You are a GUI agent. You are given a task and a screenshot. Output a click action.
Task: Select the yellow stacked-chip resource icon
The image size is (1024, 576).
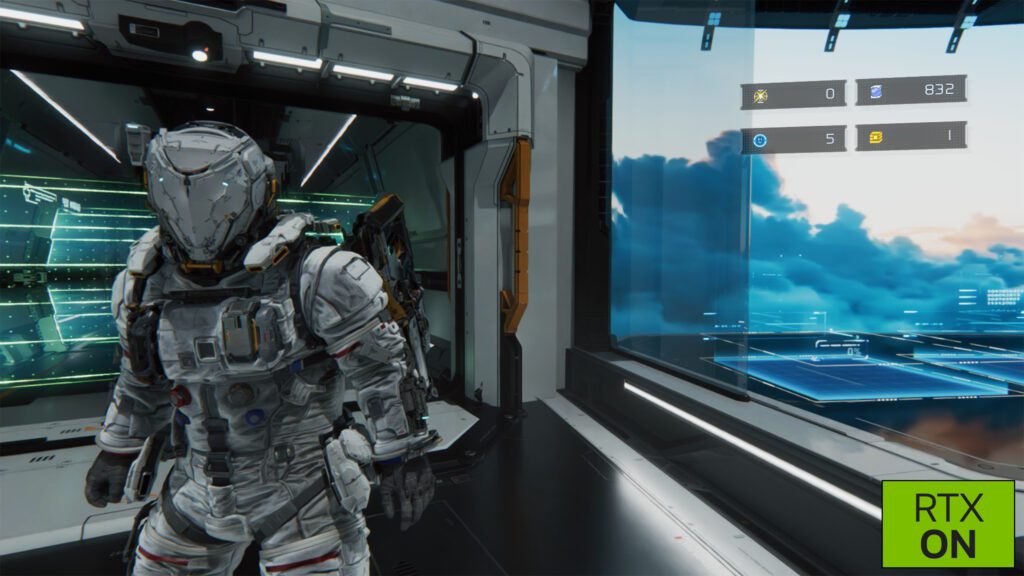coord(875,136)
